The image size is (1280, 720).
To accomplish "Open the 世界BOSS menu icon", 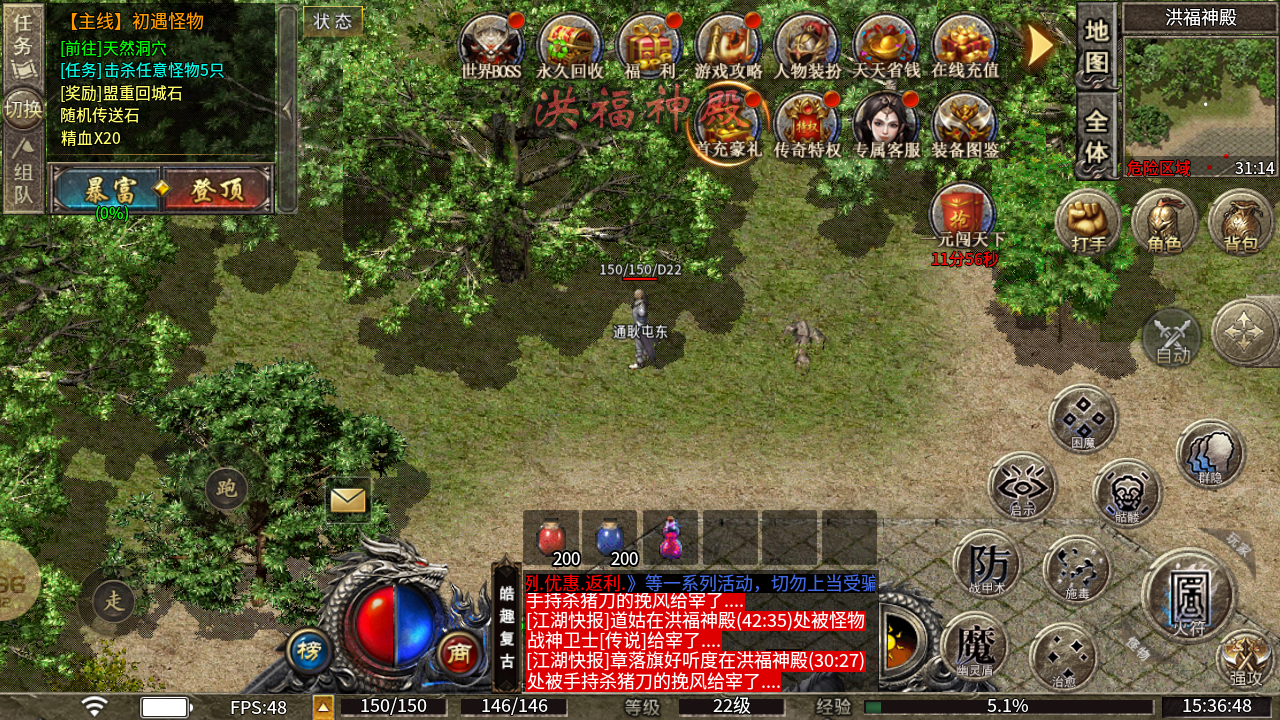I will pos(491,44).
